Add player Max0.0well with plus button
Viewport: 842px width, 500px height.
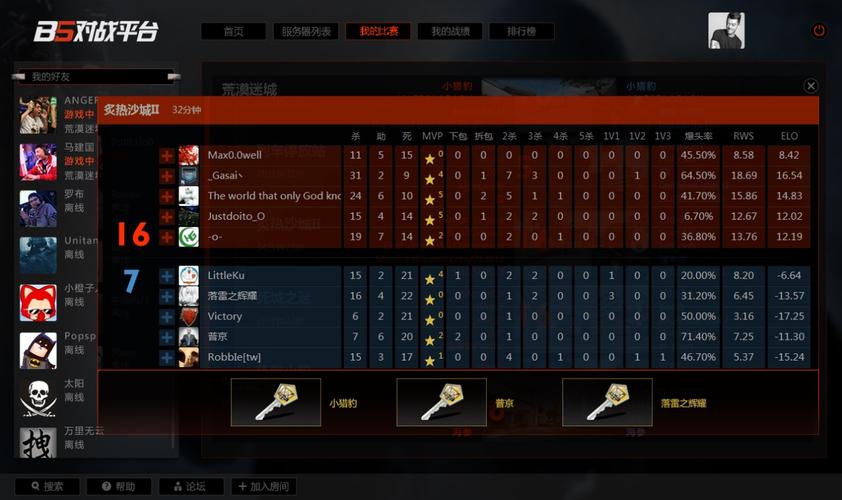(x=166, y=156)
